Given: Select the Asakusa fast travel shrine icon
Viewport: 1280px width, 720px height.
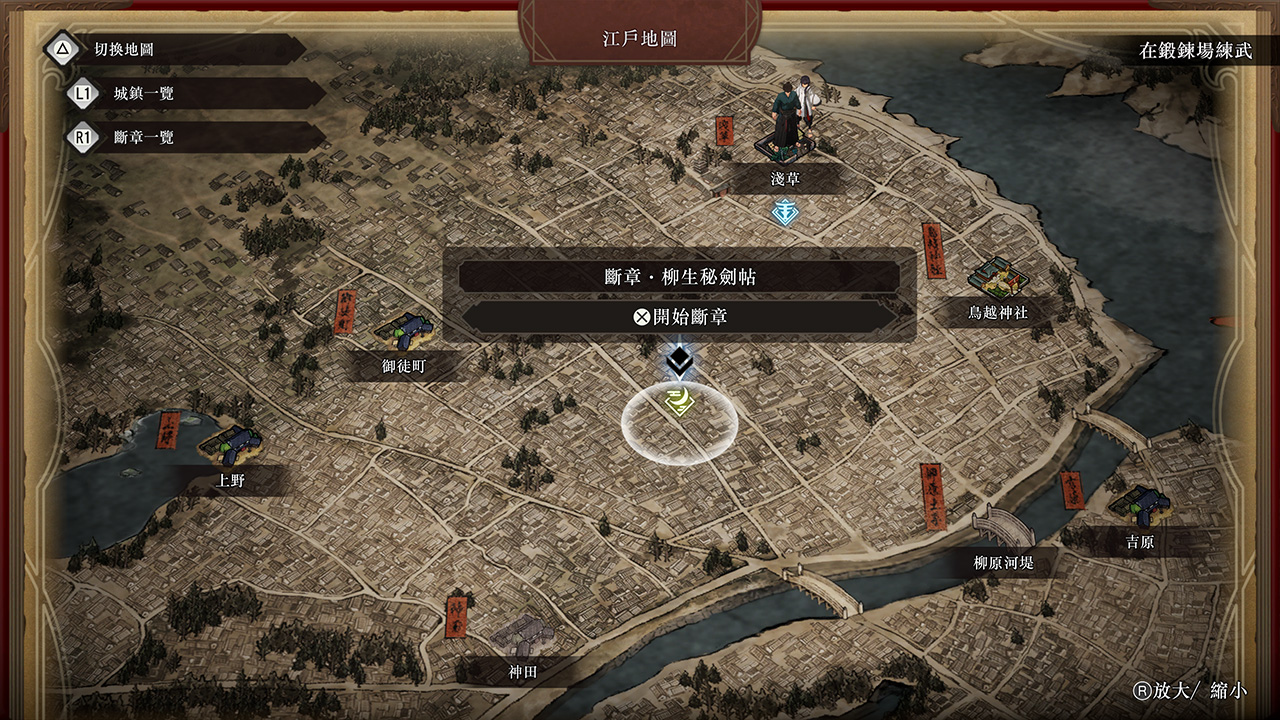Looking at the screenshot, I should point(784,211).
